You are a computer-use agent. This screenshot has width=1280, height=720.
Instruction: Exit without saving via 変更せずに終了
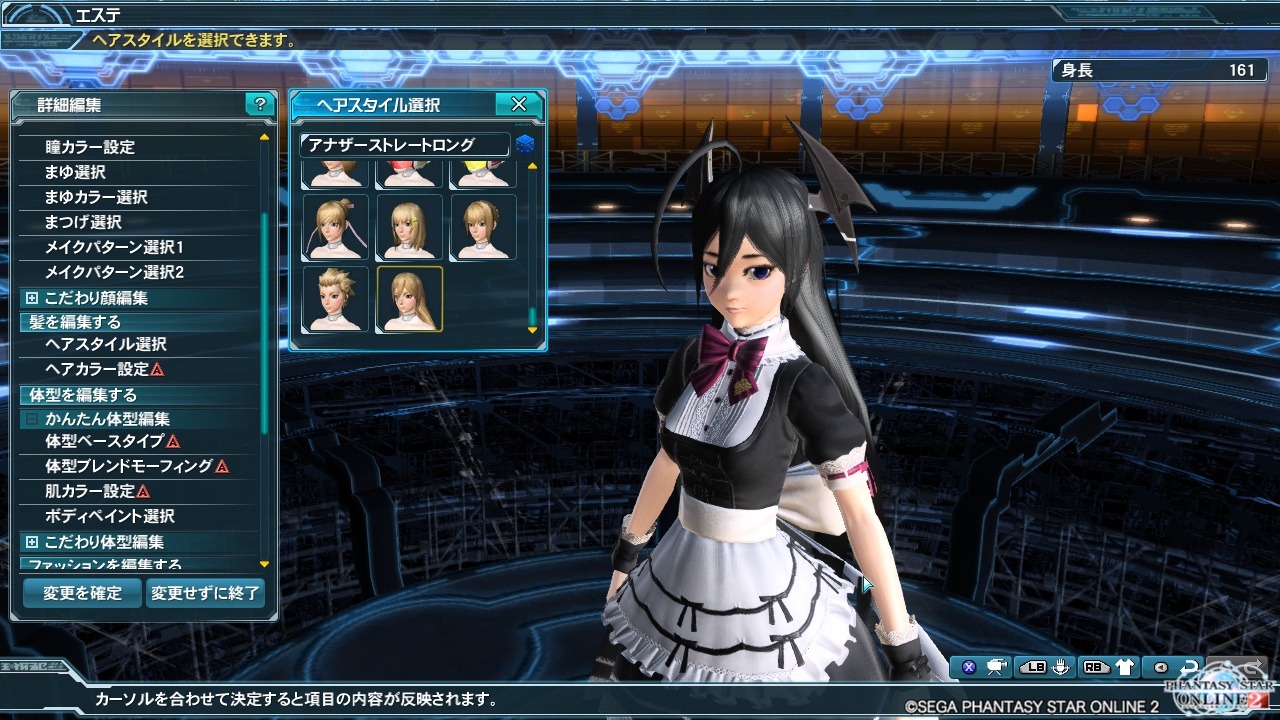point(205,593)
